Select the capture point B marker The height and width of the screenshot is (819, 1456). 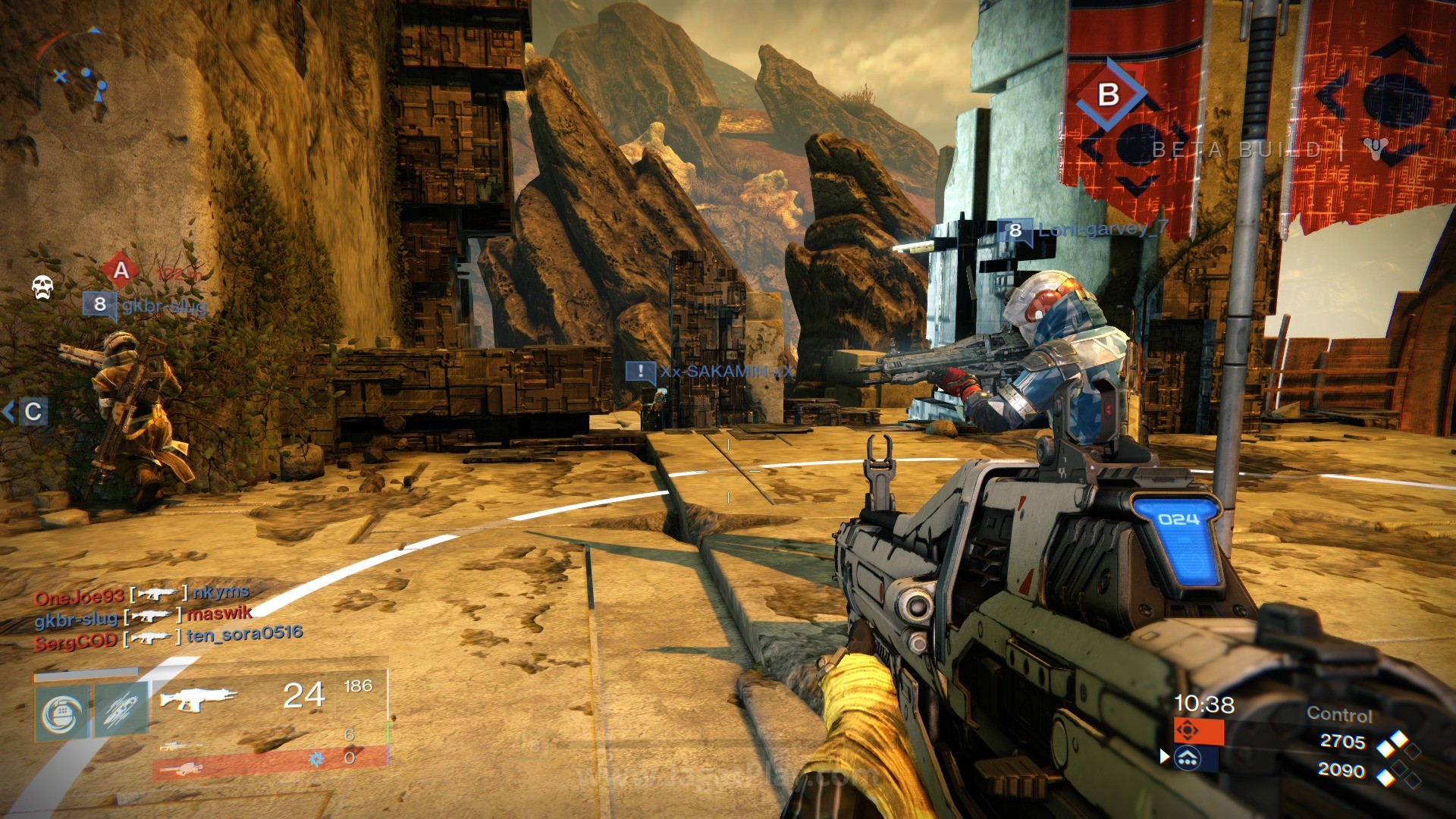tap(1109, 94)
